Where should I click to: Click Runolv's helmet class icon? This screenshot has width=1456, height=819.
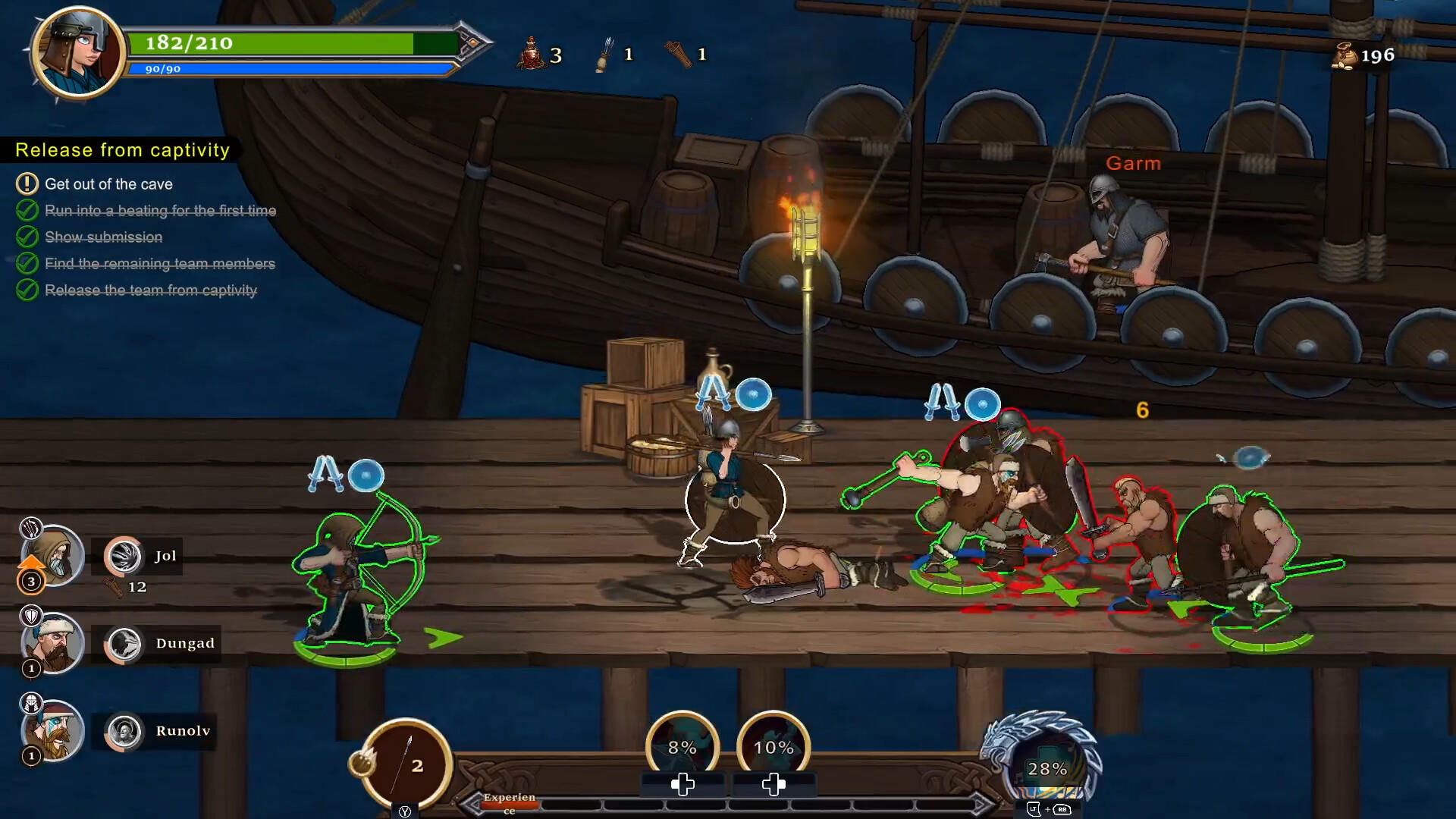[x=30, y=701]
